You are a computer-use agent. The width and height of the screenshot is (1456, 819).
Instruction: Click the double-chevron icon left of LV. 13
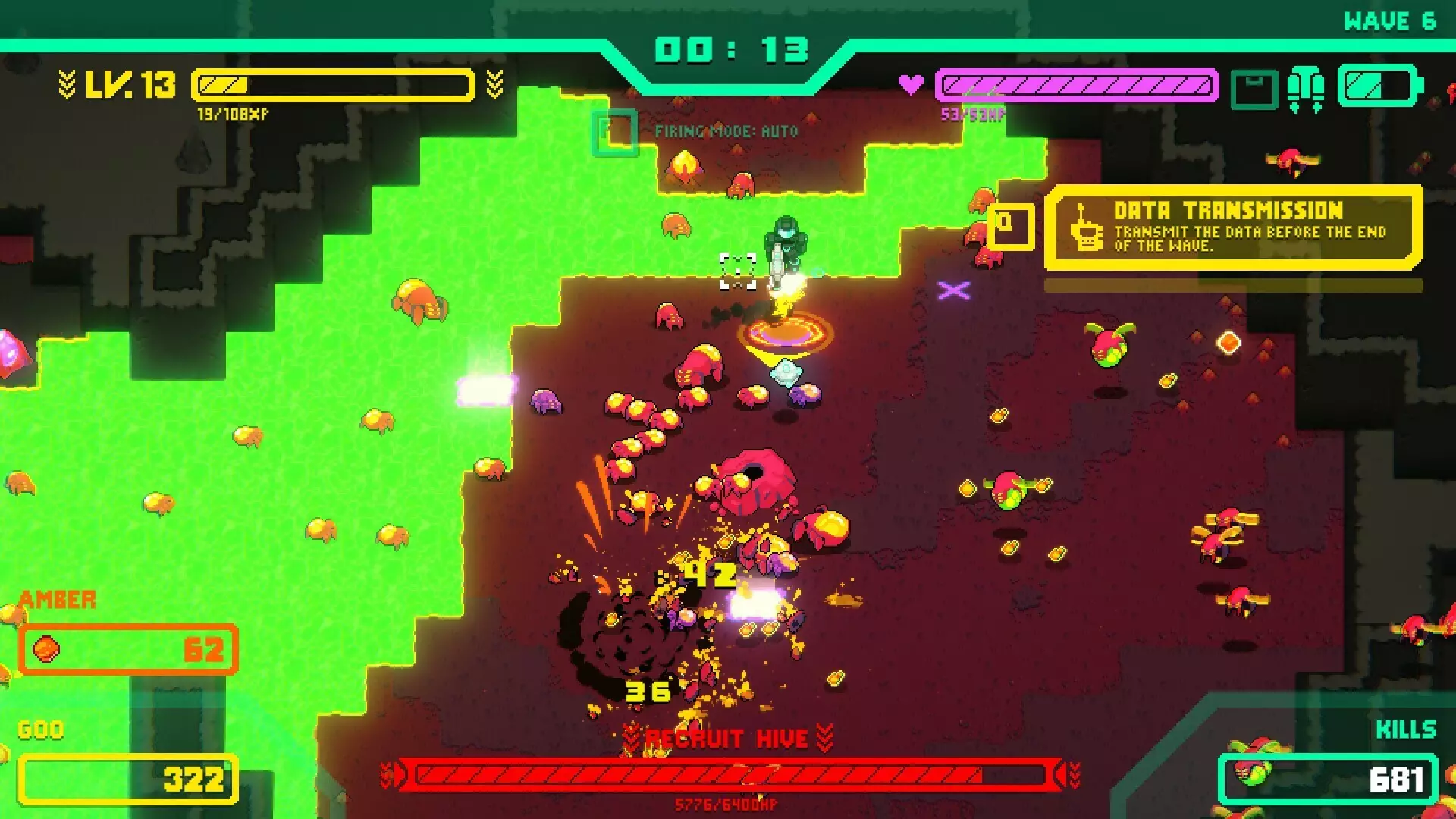point(68,83)
